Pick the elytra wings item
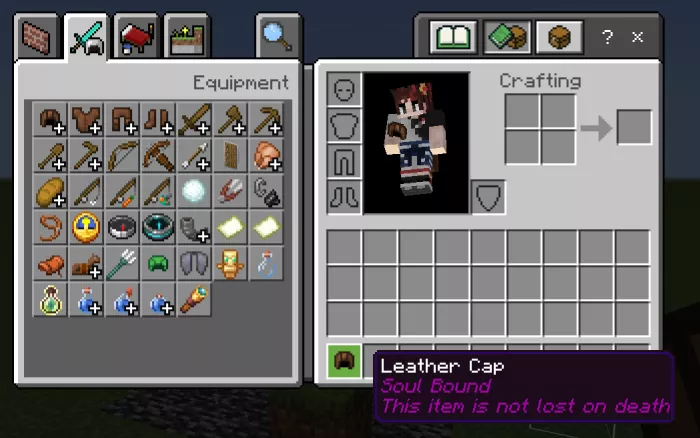The height and width of the screenshot is (438, 700). click(194, 264)
